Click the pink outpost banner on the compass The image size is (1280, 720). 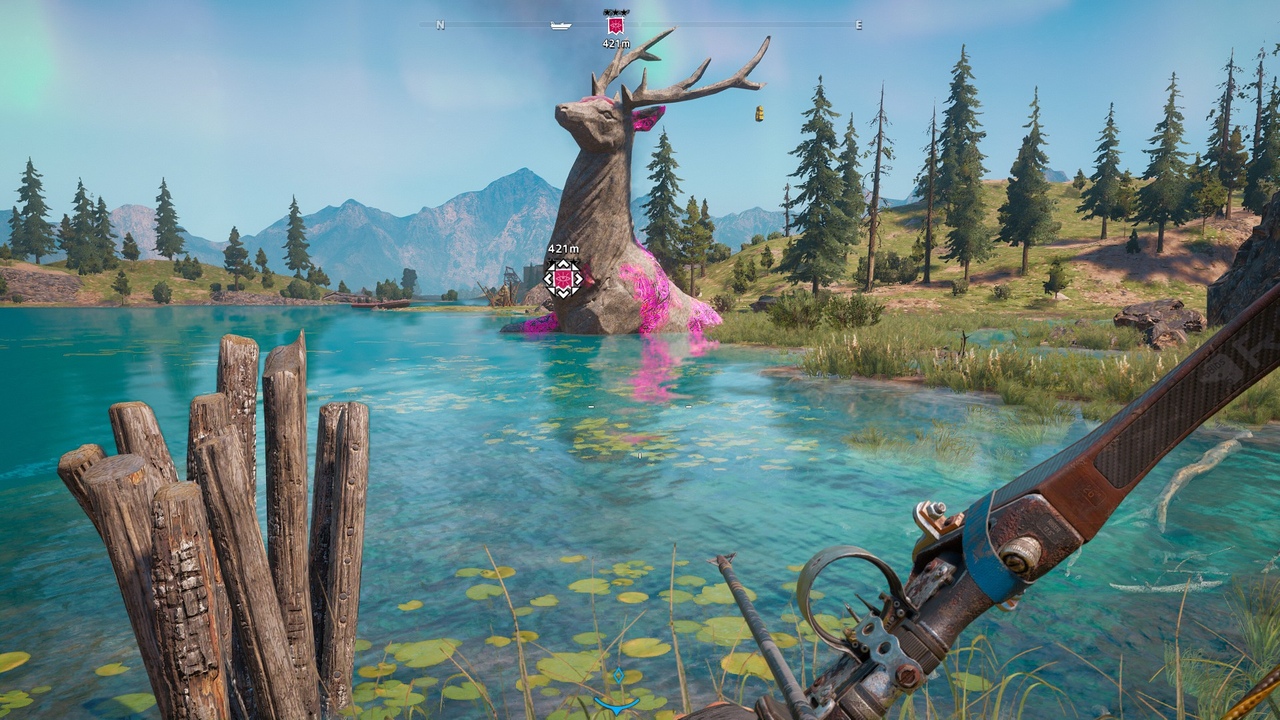(616, 23)
